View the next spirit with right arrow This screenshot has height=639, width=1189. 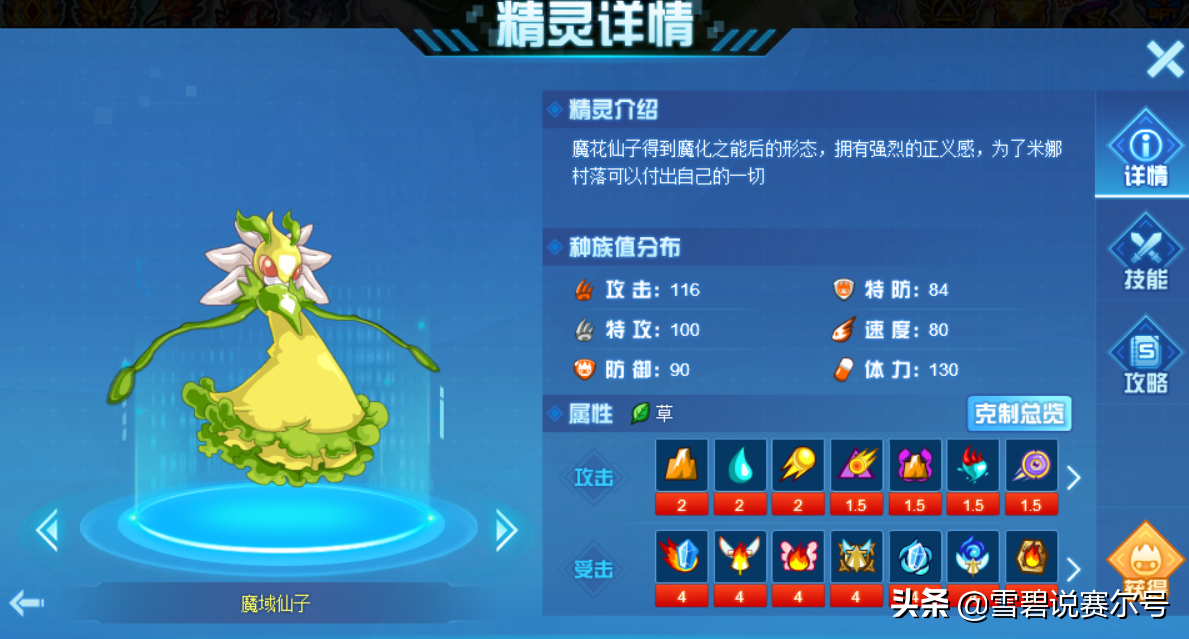point(506,530)
